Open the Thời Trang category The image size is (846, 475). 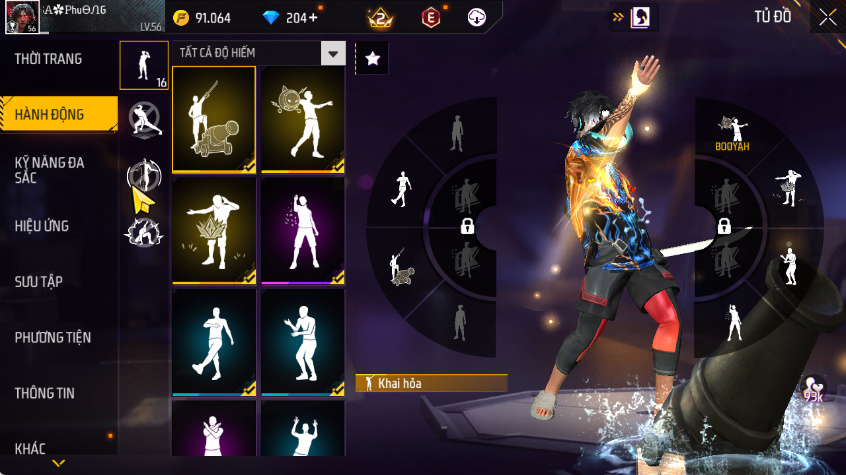click(49, 59)
